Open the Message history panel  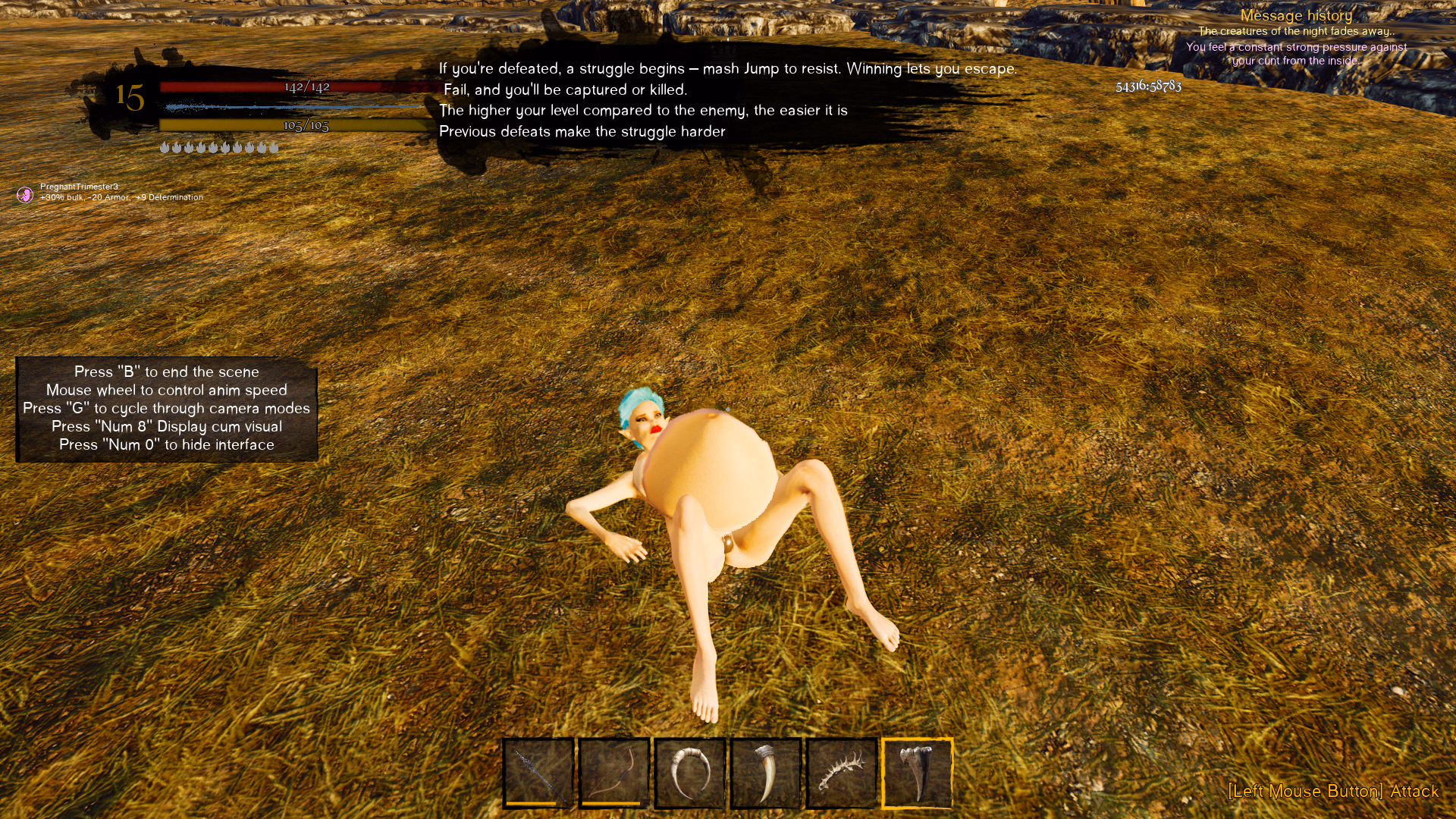[x=1296, y=15]
